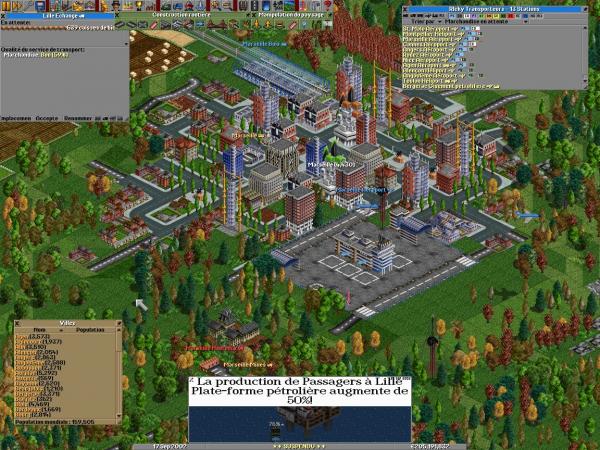The height and width of the screenshot is (450, 600).
Task: Show accepted cargo with the Accepte button
Action: point(47,117)
